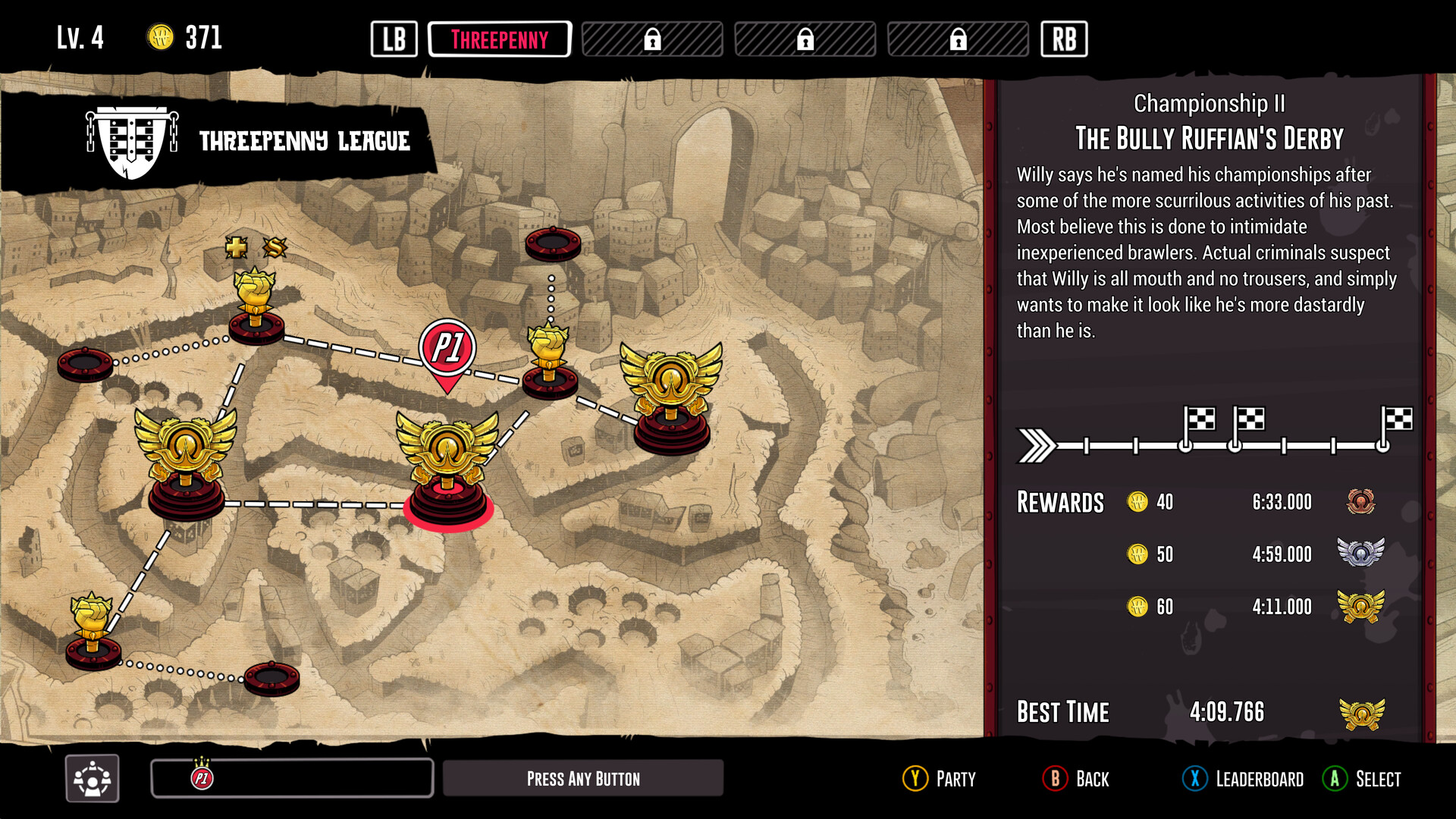
Task: Select the P1 map marker pin
Action: (447, 350)
